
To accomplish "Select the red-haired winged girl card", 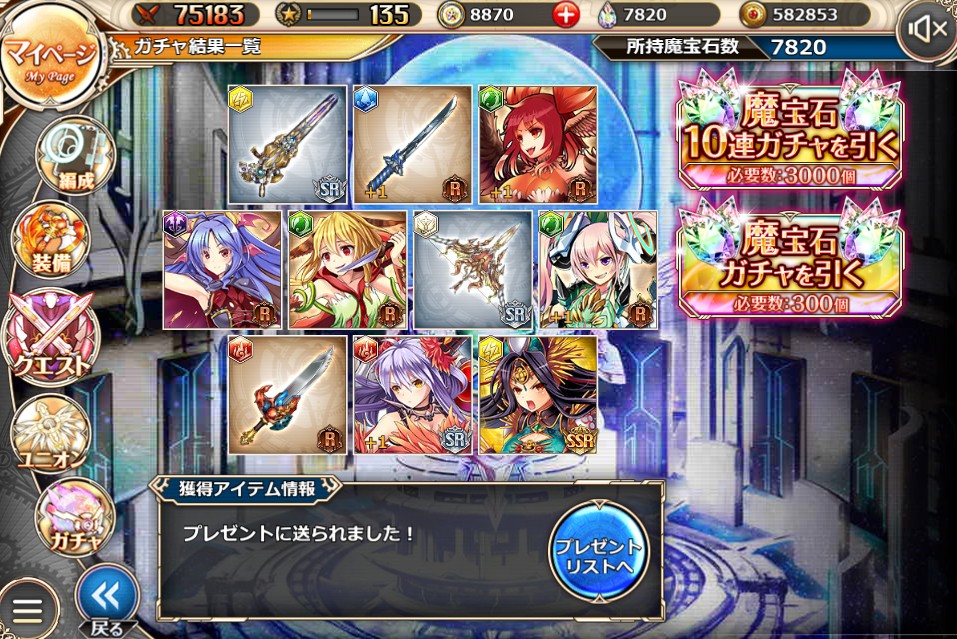I will point(538,145).
